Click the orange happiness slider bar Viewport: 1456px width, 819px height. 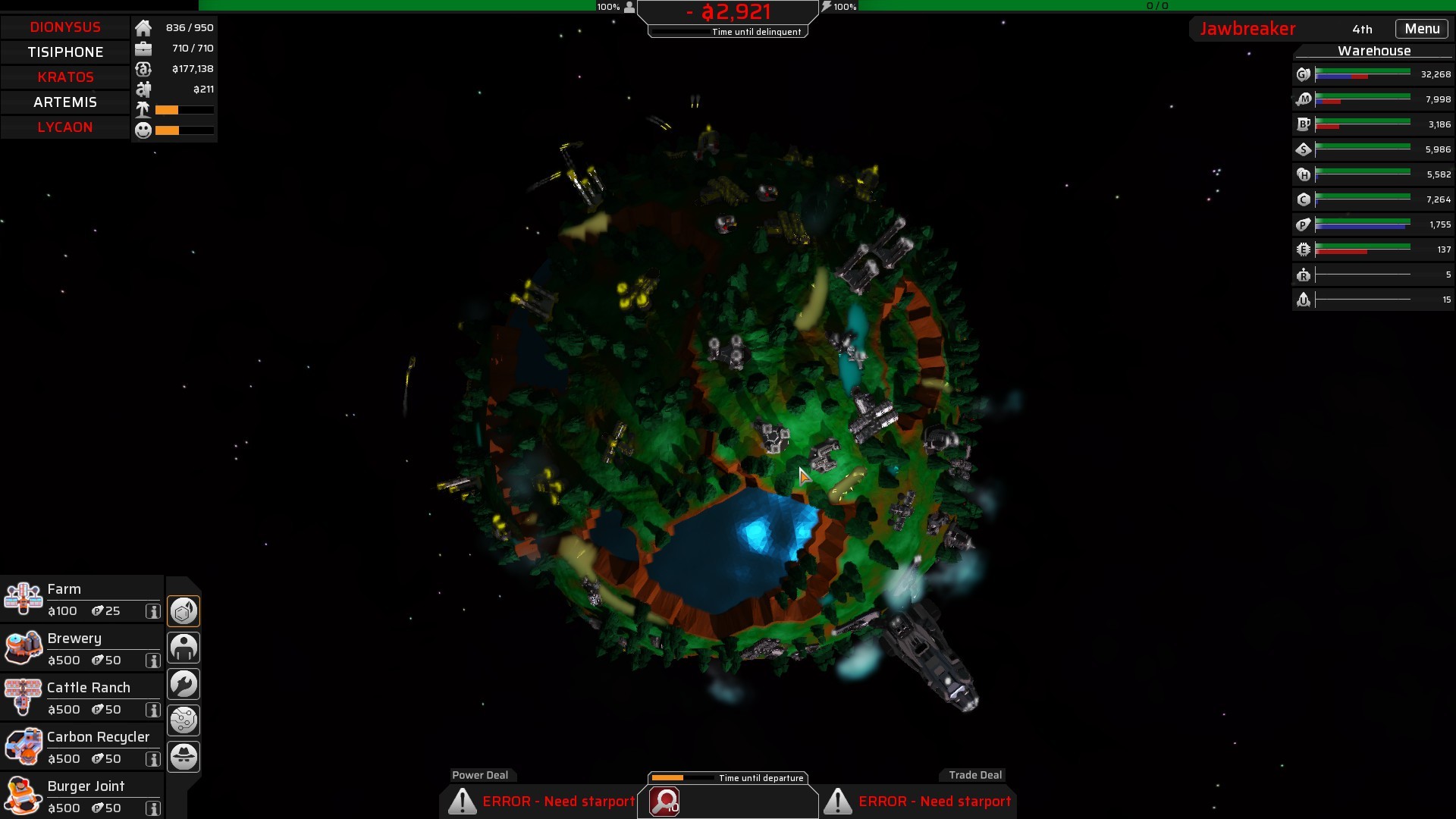[165, 130]
